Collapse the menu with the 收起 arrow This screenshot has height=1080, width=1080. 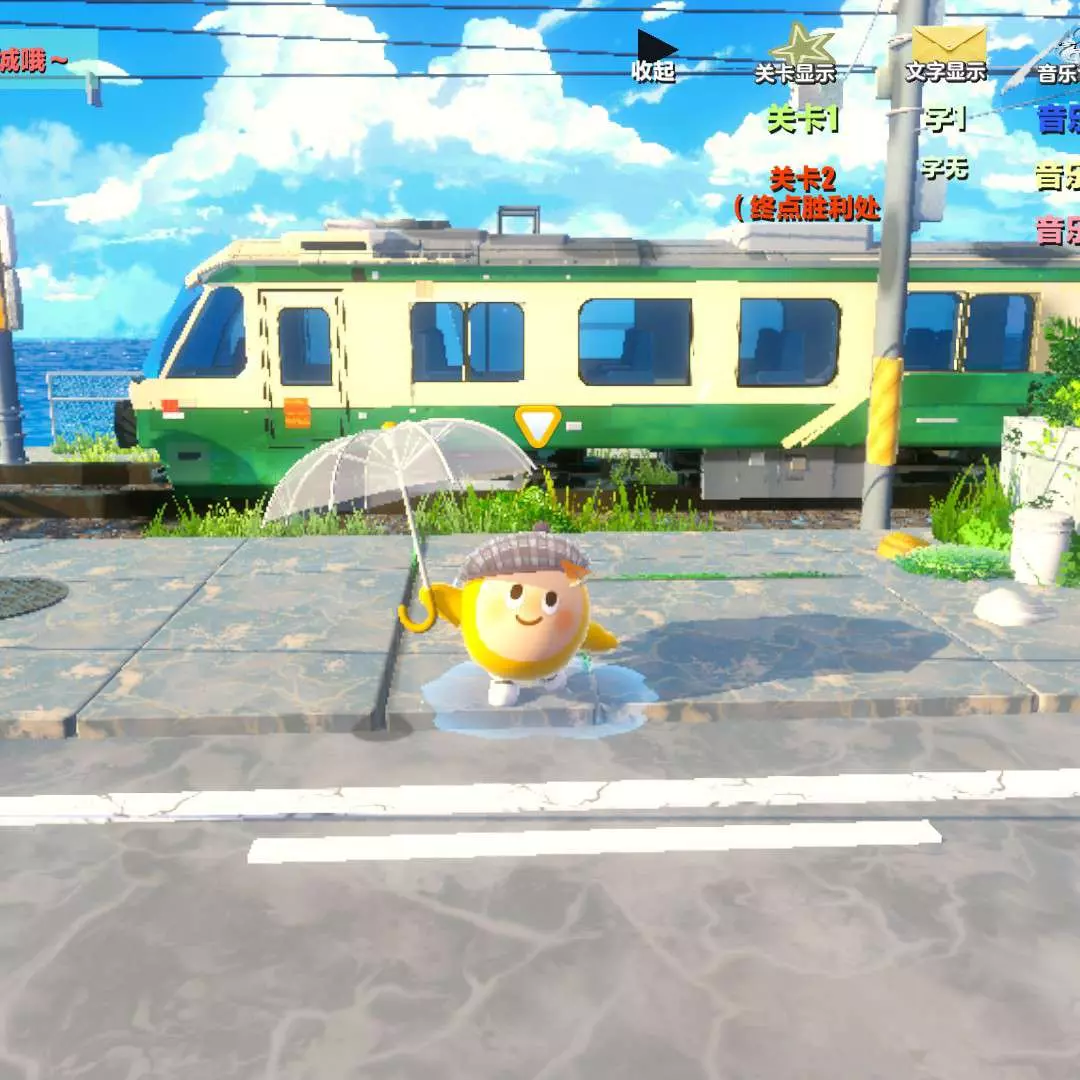tap(655, 54)
